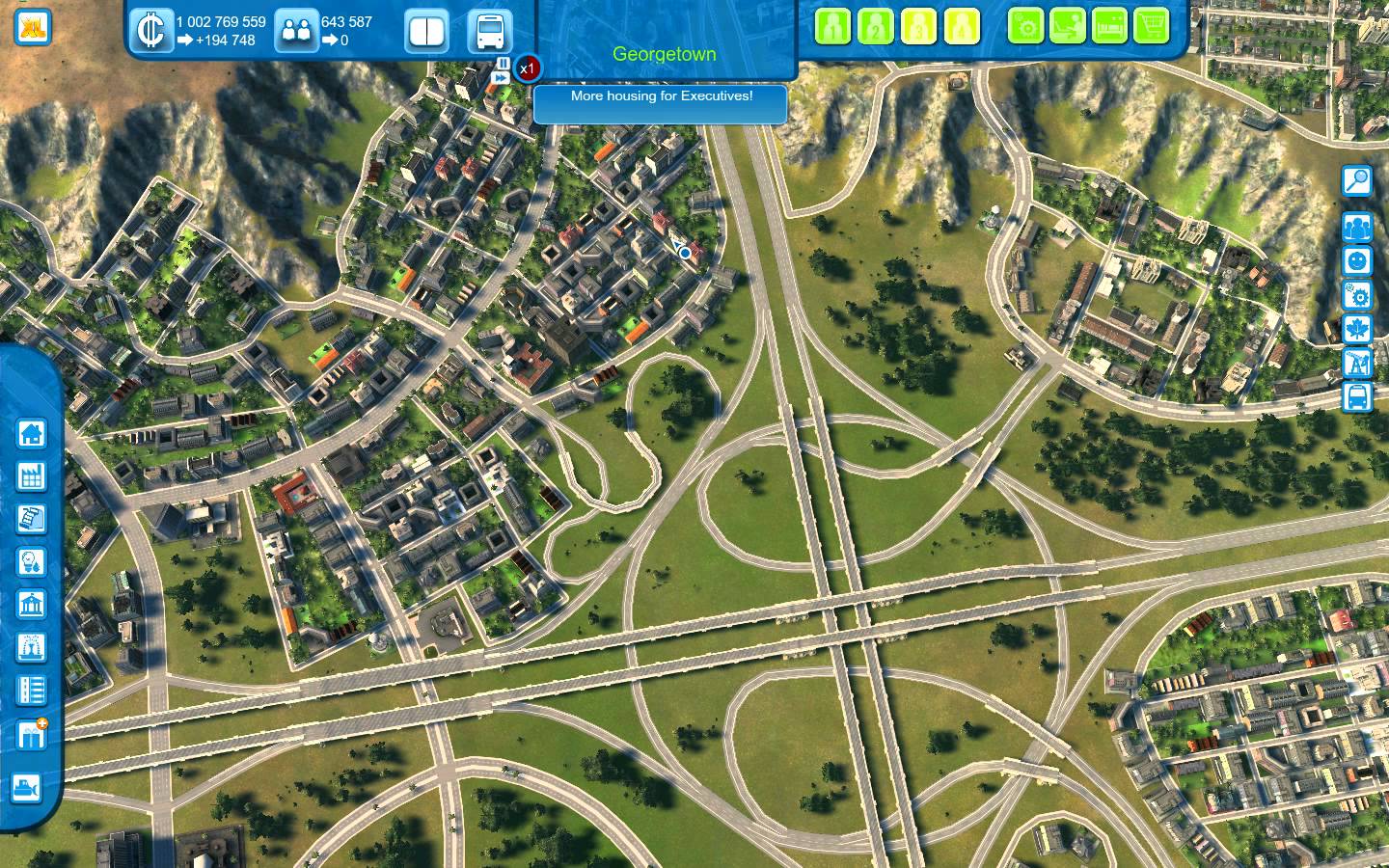Open the gift box special buildings menu

pos(32,735)
